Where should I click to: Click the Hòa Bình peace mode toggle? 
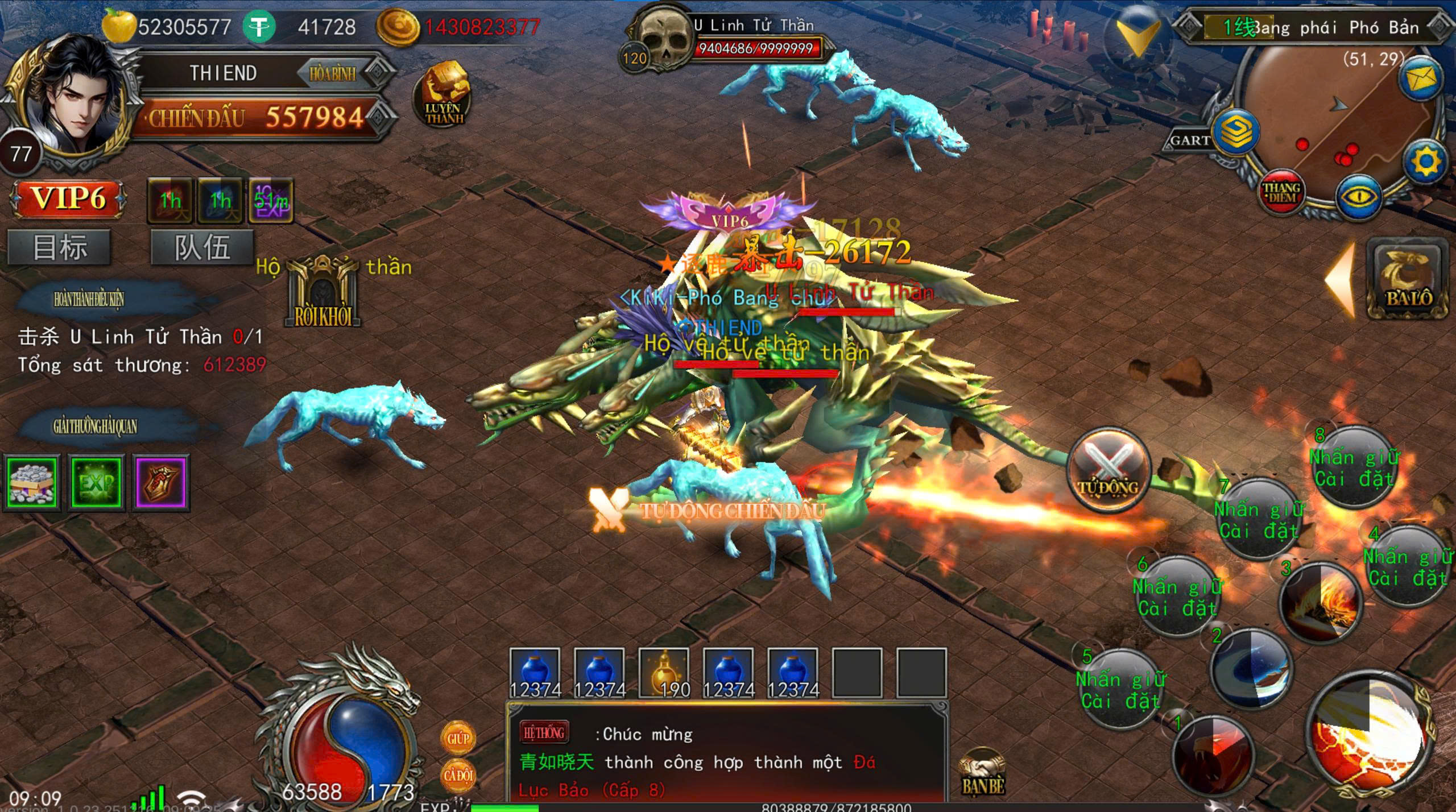(x=333, y=73)
